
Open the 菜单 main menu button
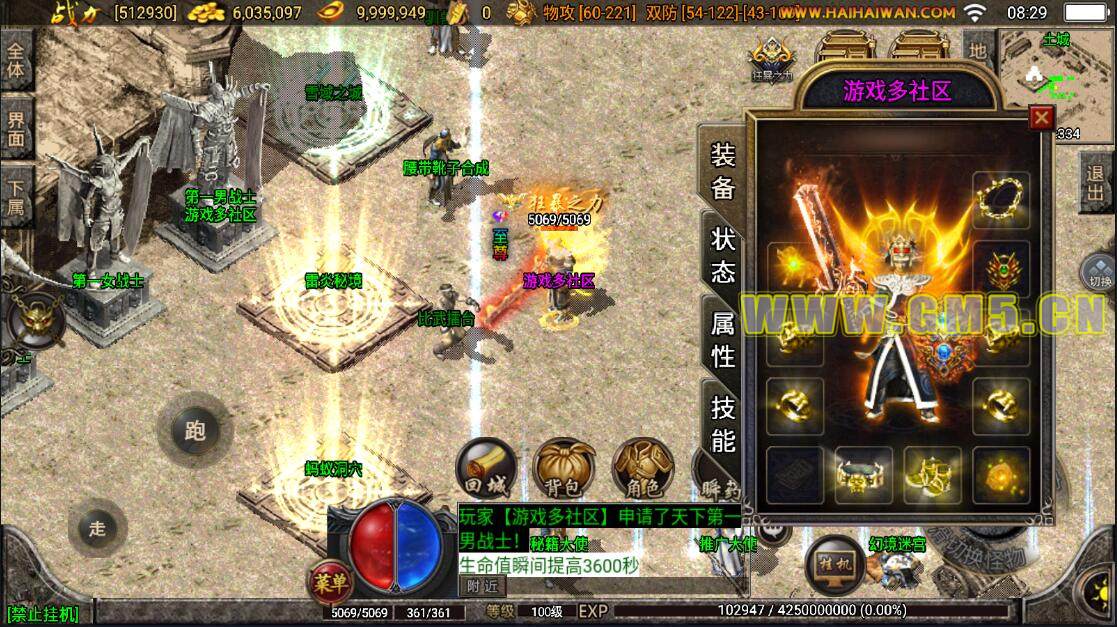pyautogui.click(x=328, y=581)
